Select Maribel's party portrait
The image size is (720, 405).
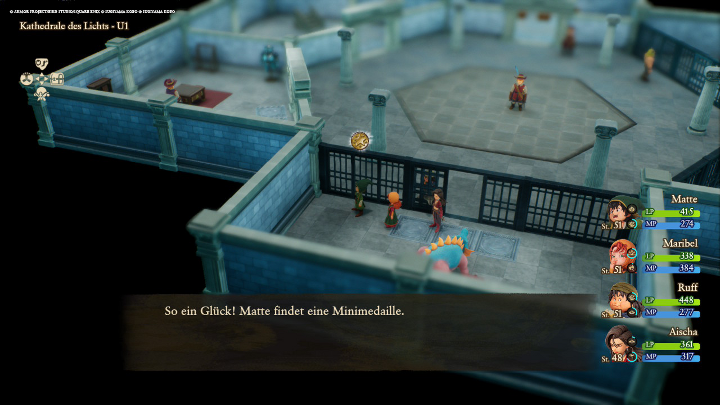click(622, 256)
